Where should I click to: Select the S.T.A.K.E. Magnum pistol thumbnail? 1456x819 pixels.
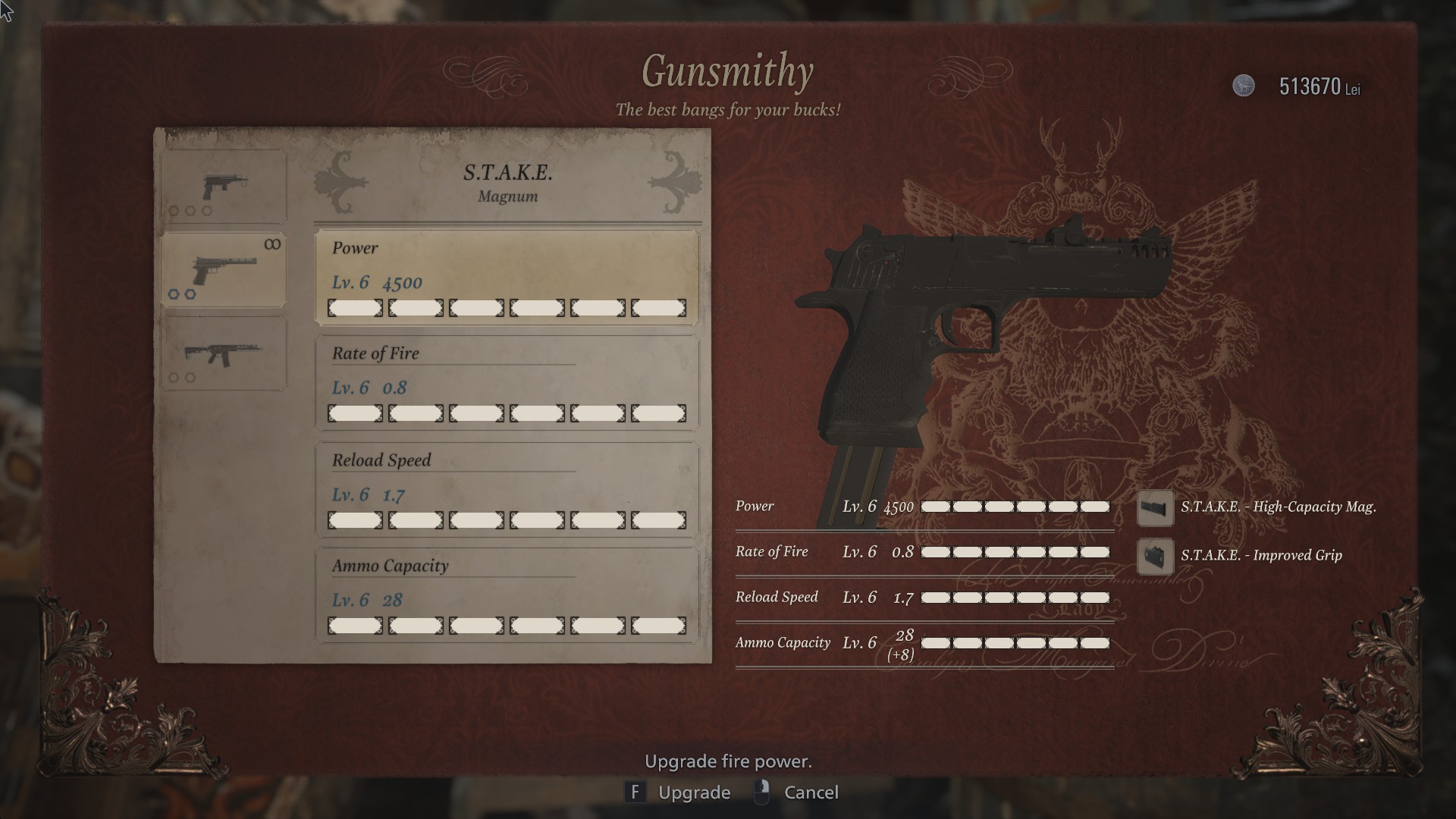click(224, 269)
